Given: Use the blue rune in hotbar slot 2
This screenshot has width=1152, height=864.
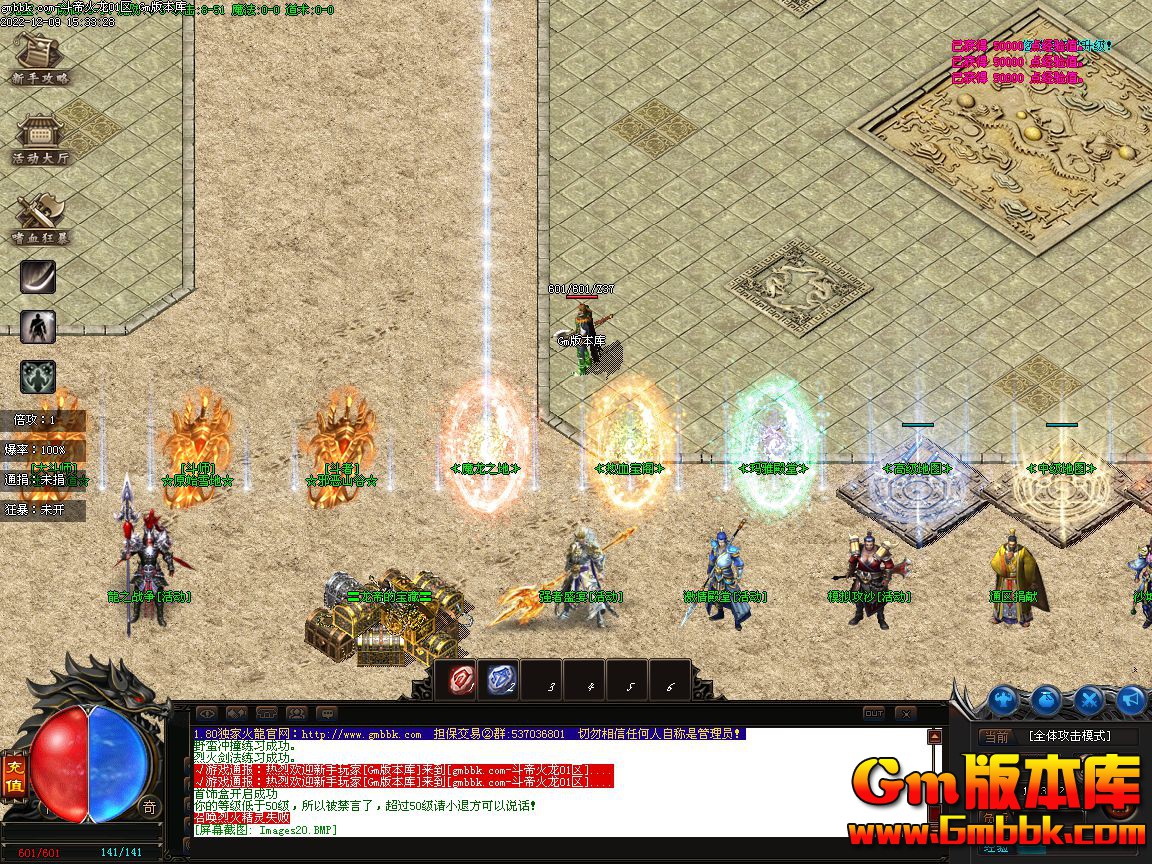Looking at the screenshot, I should pos(501,680).
